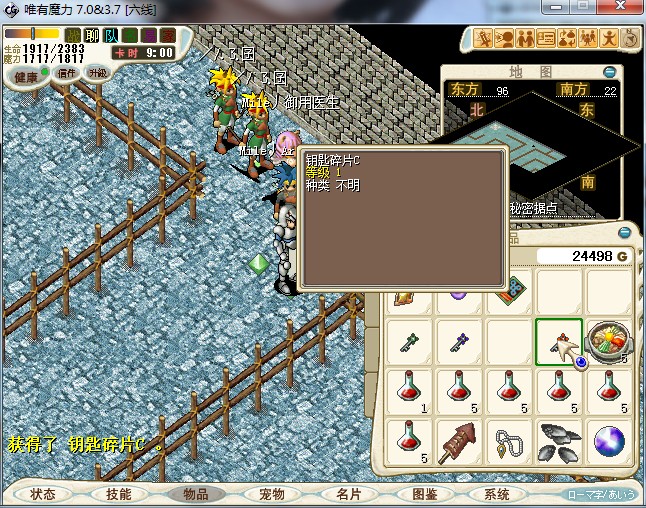Viewport: 646px width, 508px height.
Task: Open the 状态 (Status) menu
Action: pos(42,494)
